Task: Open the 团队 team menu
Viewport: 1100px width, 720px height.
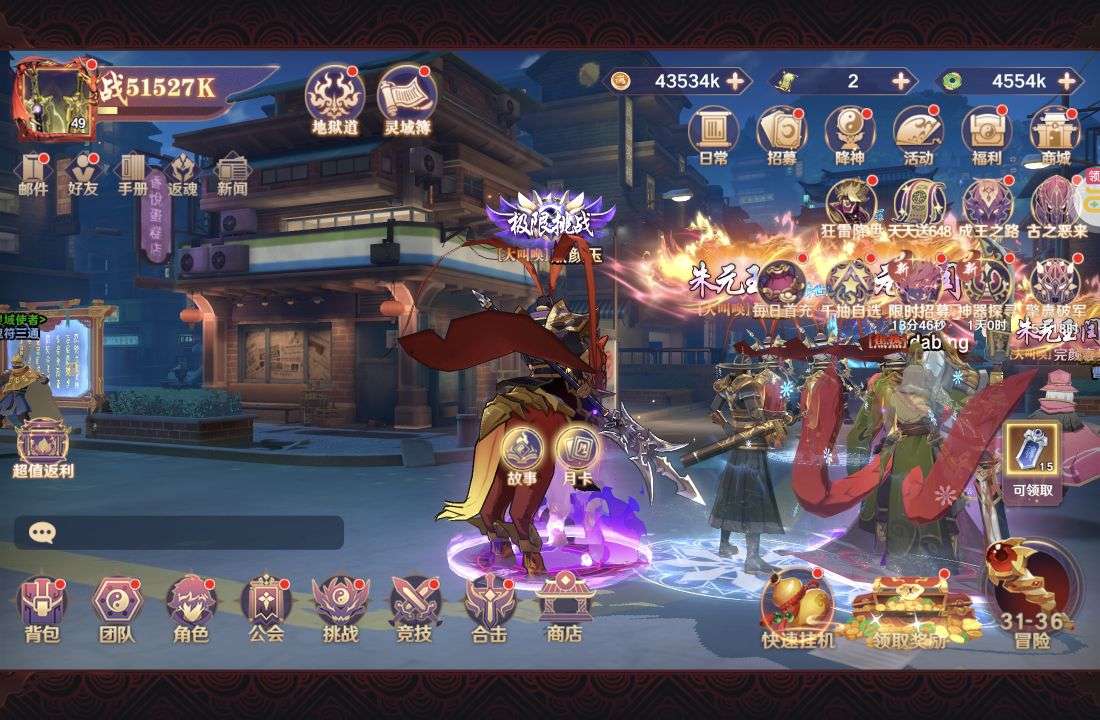Action: [x=117, y=604]
